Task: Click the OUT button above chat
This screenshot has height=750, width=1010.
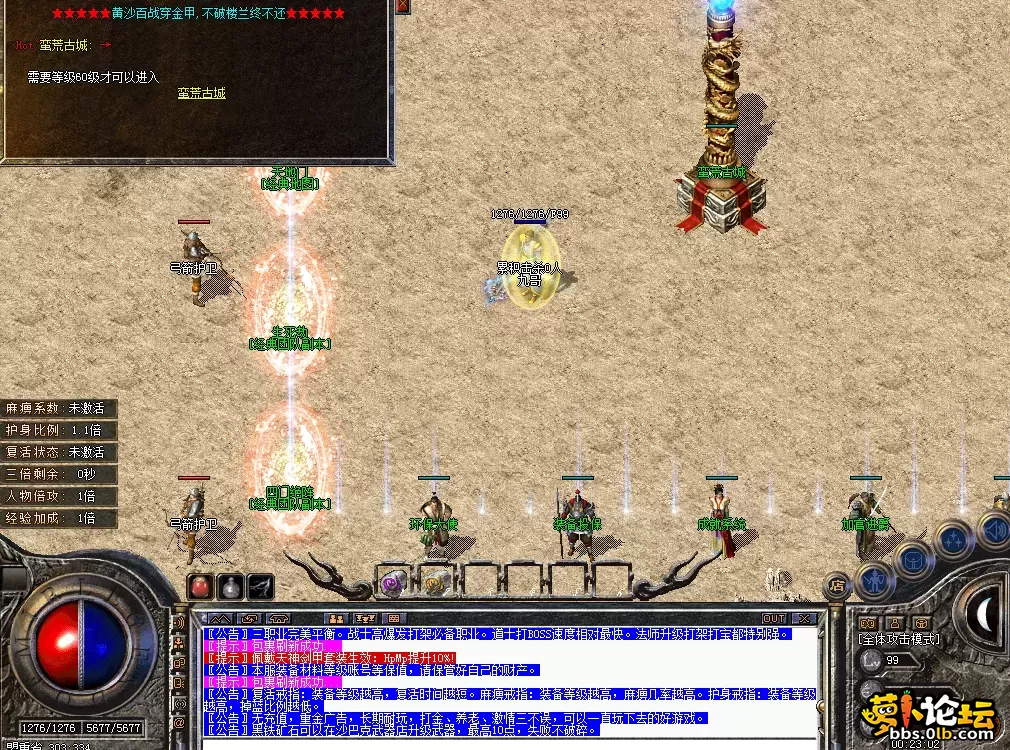Action: 774,619
